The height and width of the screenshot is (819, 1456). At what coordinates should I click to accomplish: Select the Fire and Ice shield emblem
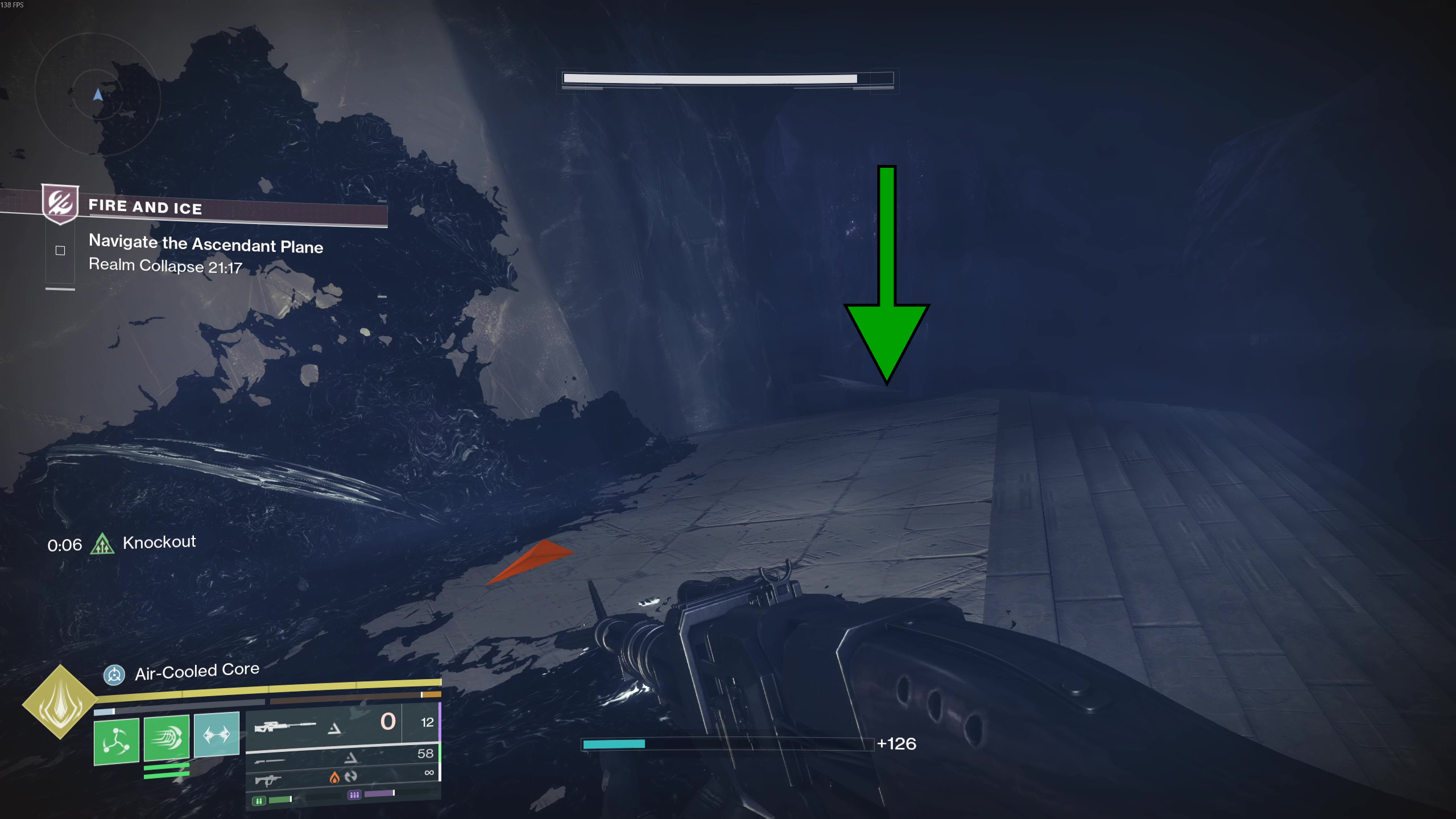(60, 203)
